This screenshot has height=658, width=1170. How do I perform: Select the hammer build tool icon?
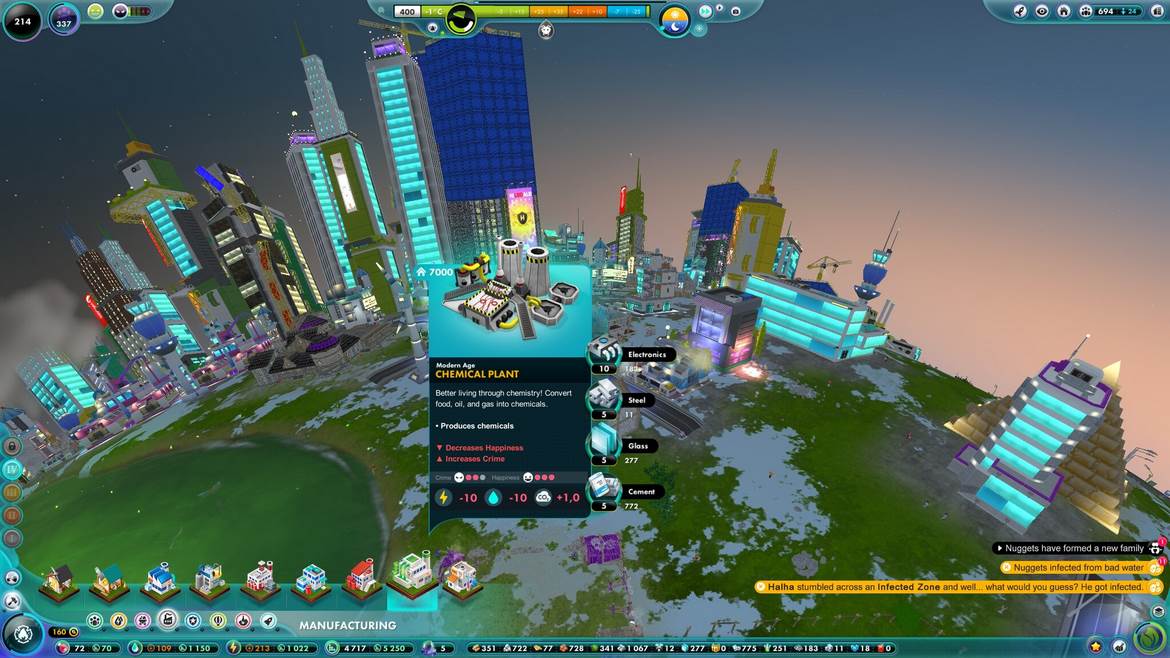13,601
